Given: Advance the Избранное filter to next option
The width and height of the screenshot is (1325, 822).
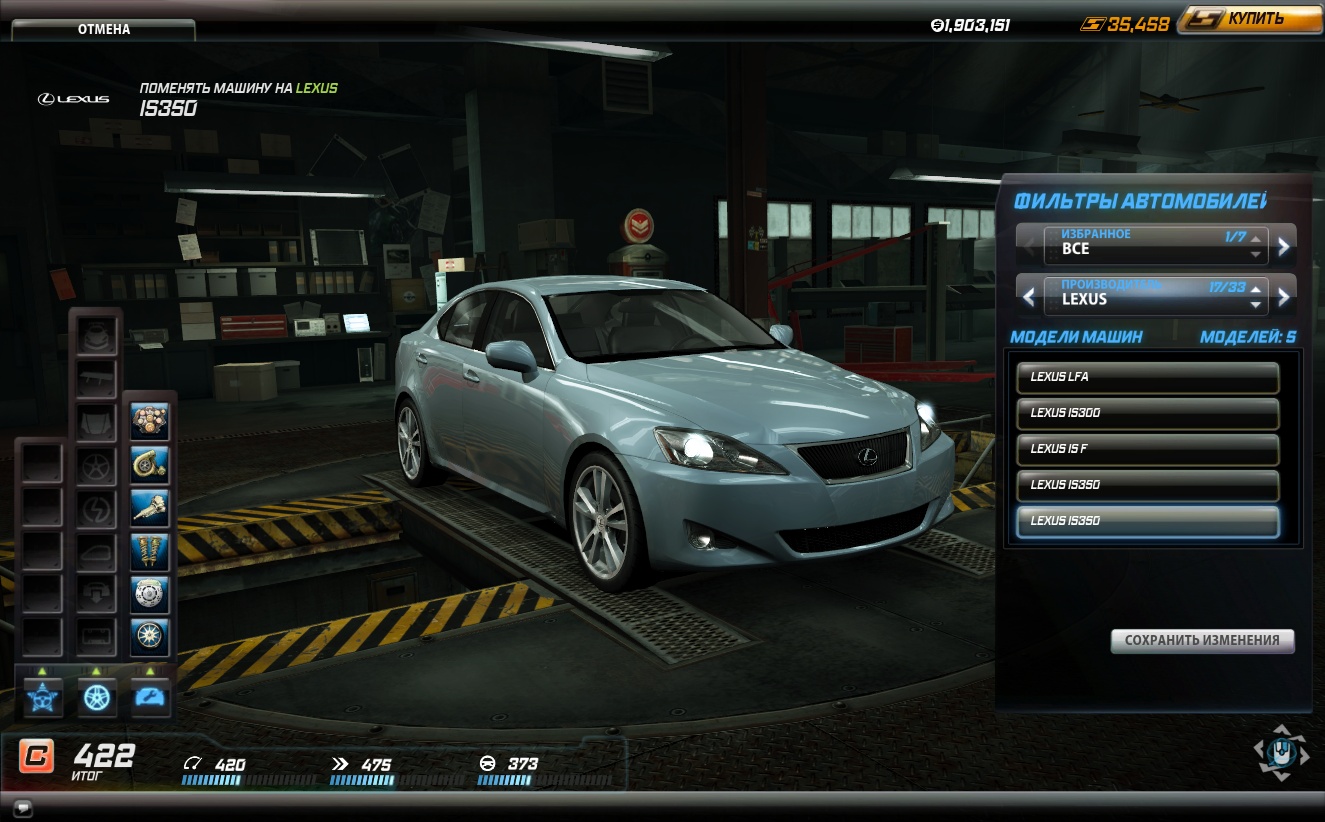Looking at the screenshot, I should click(1284, 245).
